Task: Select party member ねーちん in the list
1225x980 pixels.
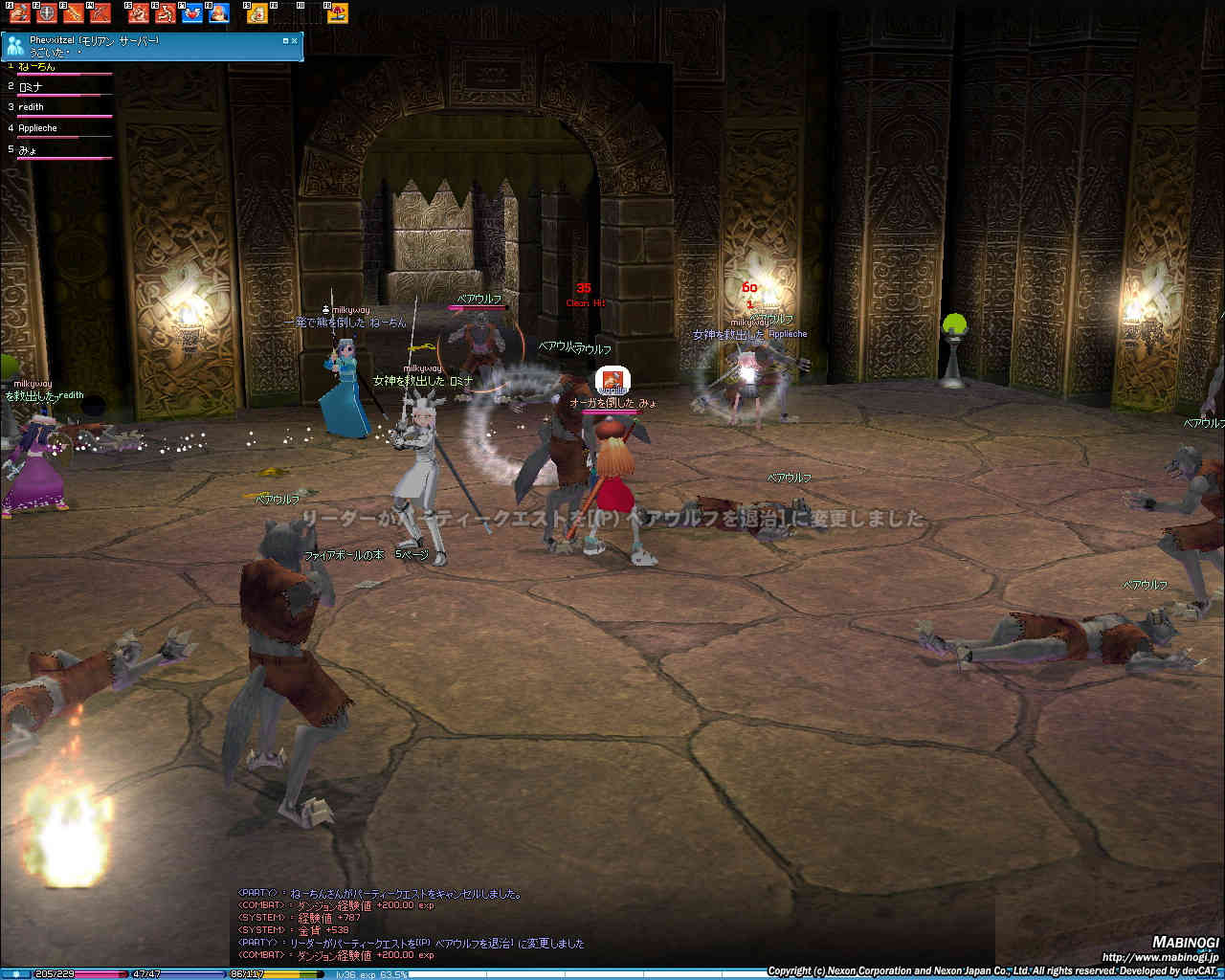Action: [x=38, y=67]
